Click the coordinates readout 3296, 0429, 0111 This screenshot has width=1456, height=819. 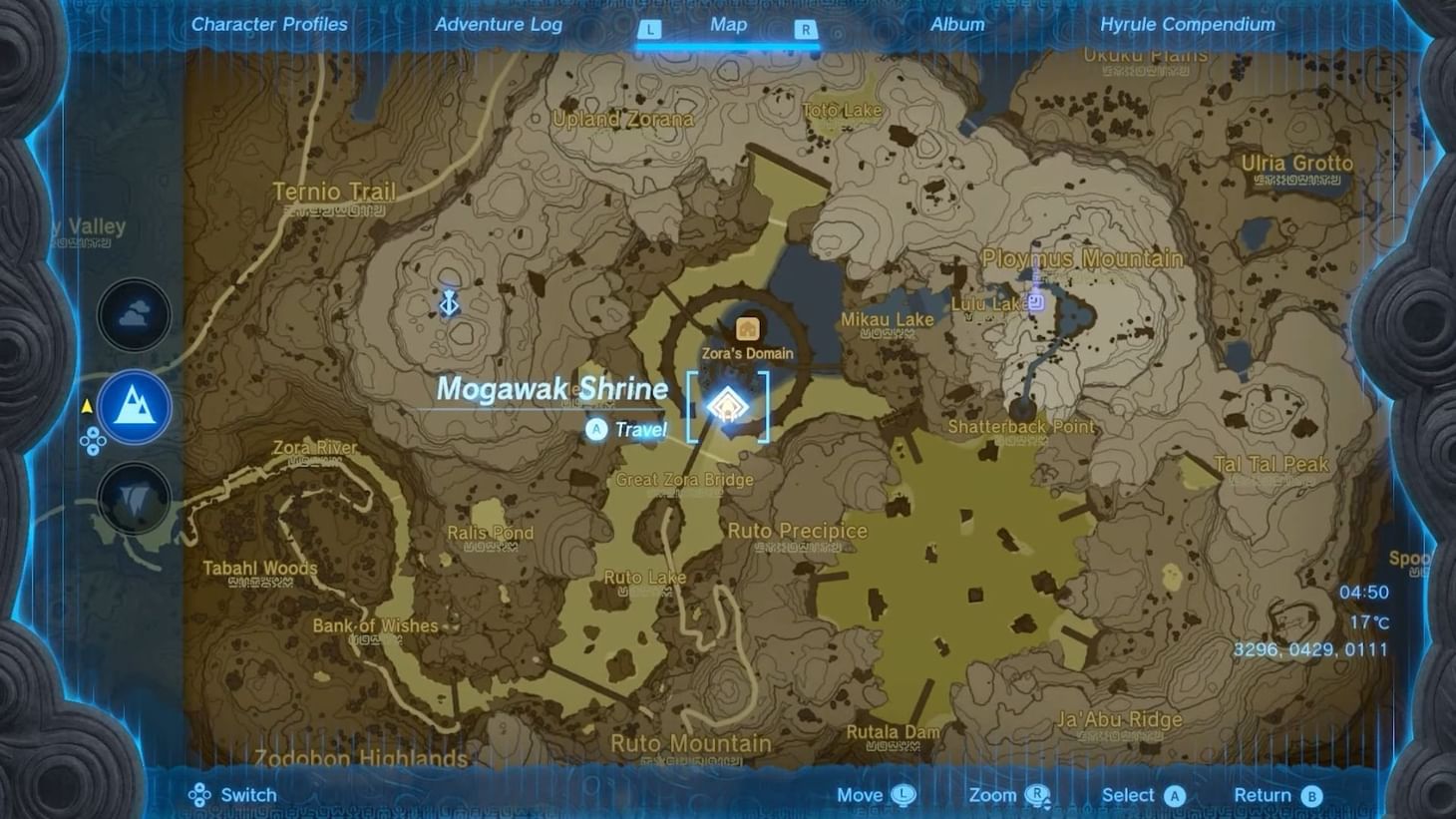(1312, 648)
